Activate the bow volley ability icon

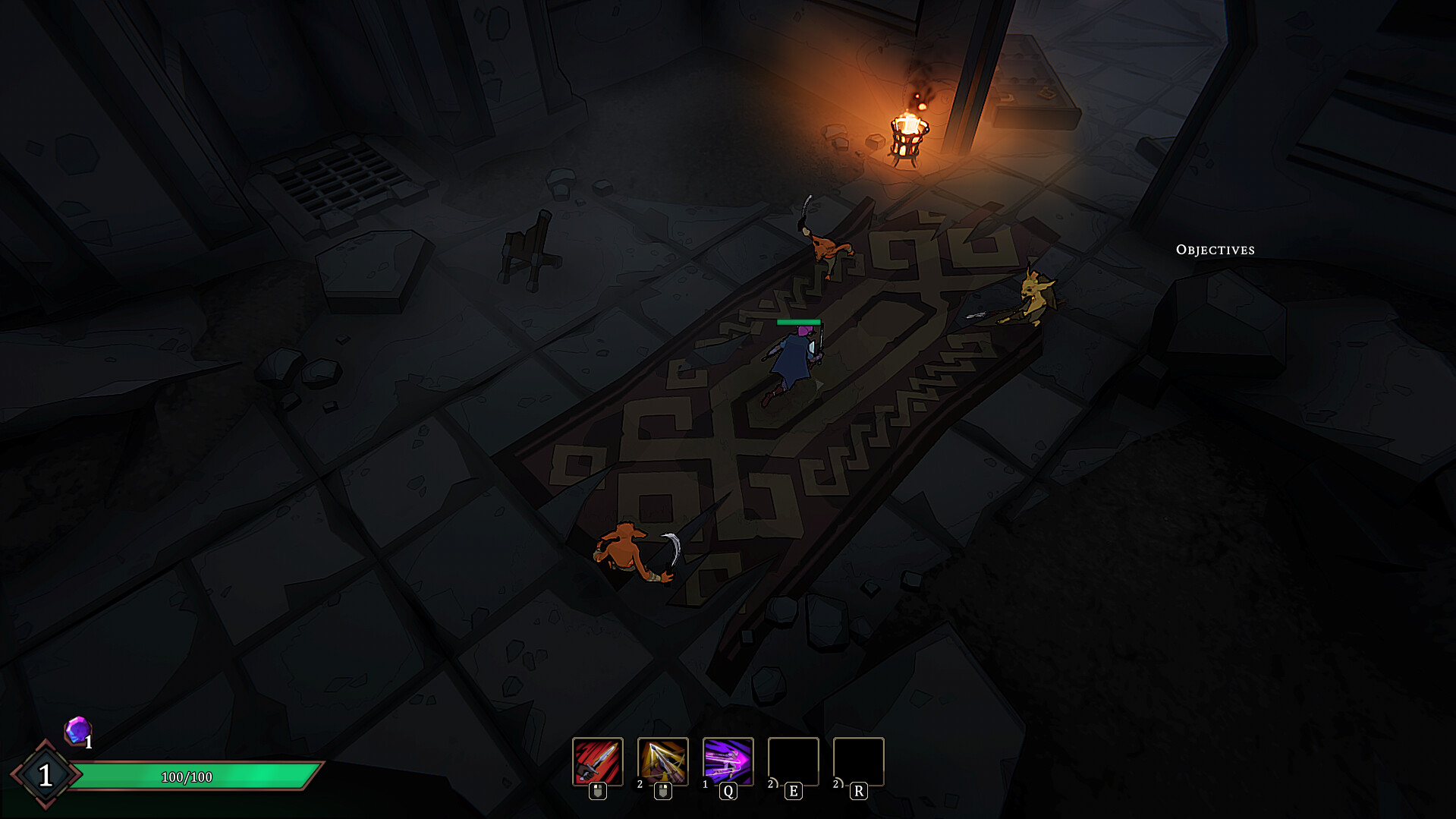[x=662, y=763]
